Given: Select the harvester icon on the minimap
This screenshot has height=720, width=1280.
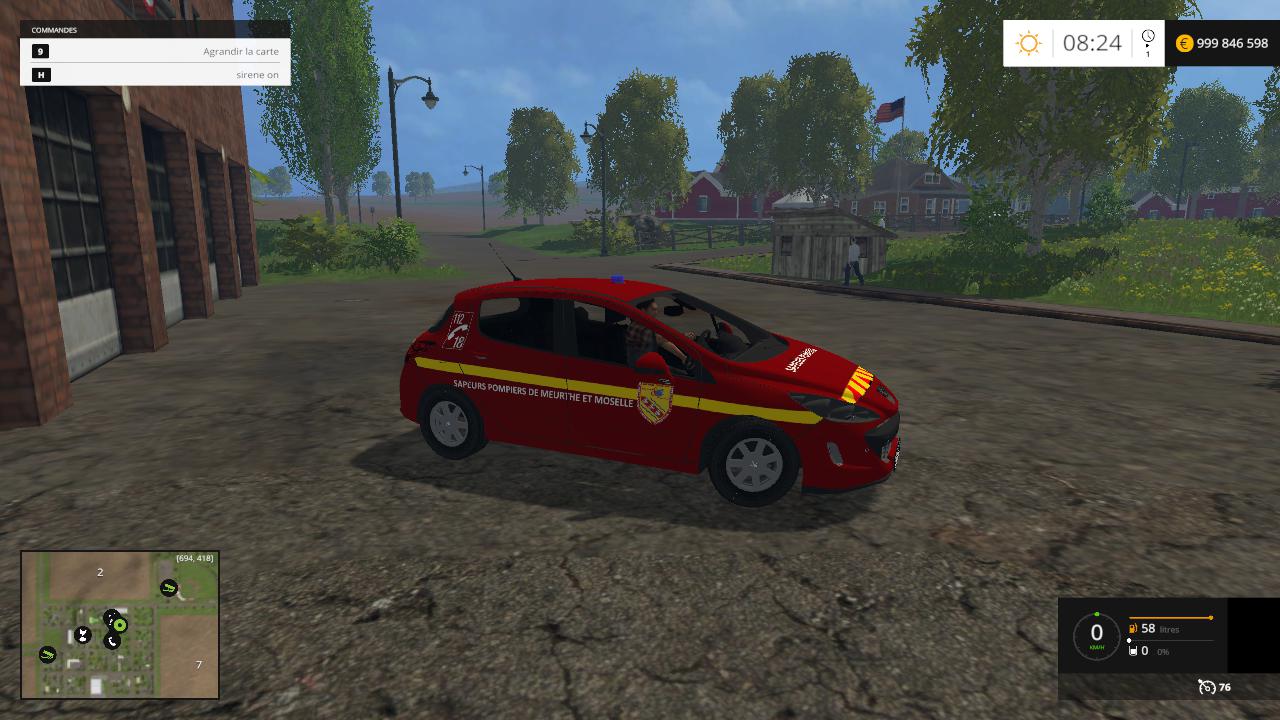Looking at the screenshot, I should click(x=168, y=587).
